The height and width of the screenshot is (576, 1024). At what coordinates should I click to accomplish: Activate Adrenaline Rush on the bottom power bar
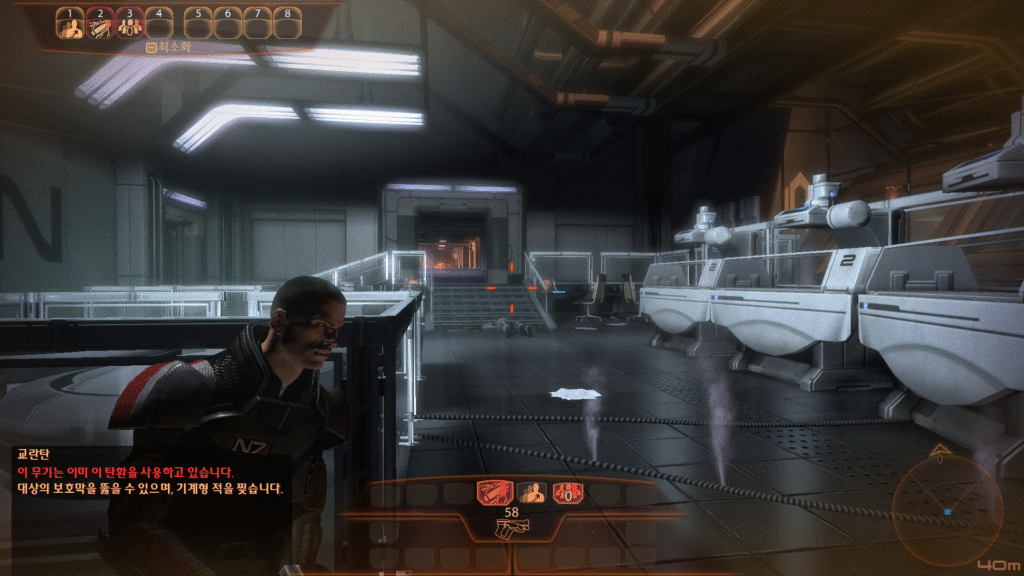click(x=531, y=492)
